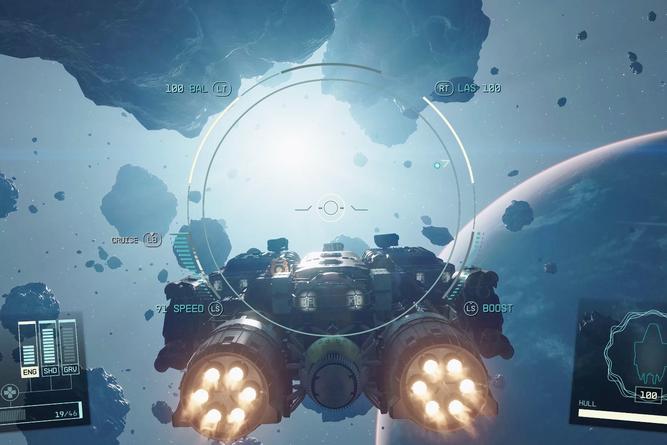Select the ENG power allocation column

click(x=28, y=346)
